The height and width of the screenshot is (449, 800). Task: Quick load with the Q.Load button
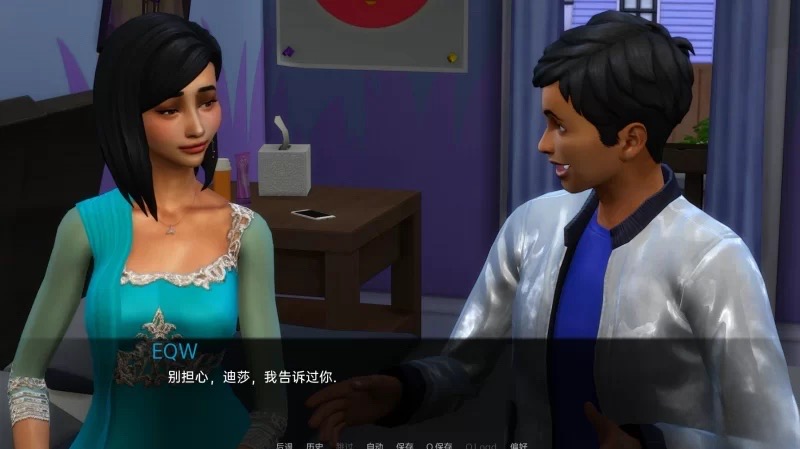click(x=480, y=444)
